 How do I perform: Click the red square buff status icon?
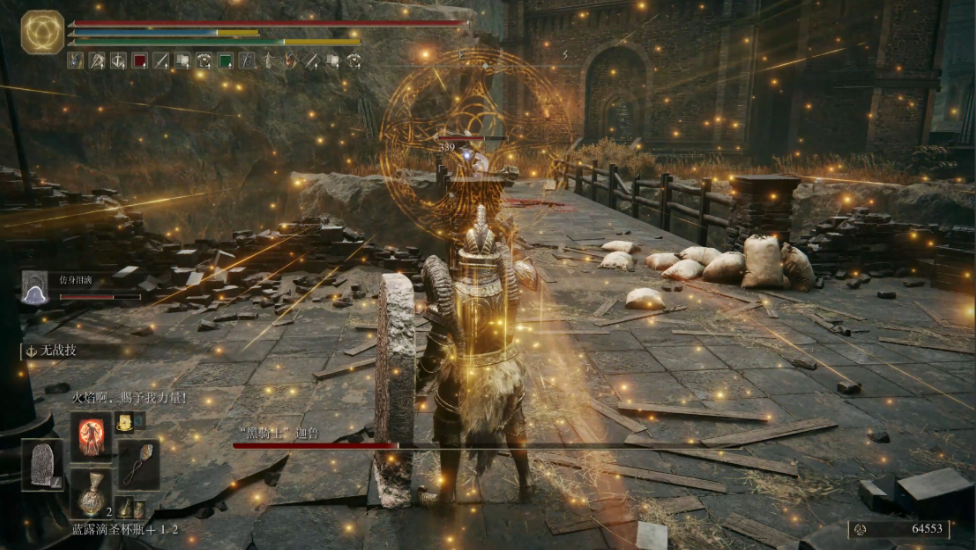[140, 60]
